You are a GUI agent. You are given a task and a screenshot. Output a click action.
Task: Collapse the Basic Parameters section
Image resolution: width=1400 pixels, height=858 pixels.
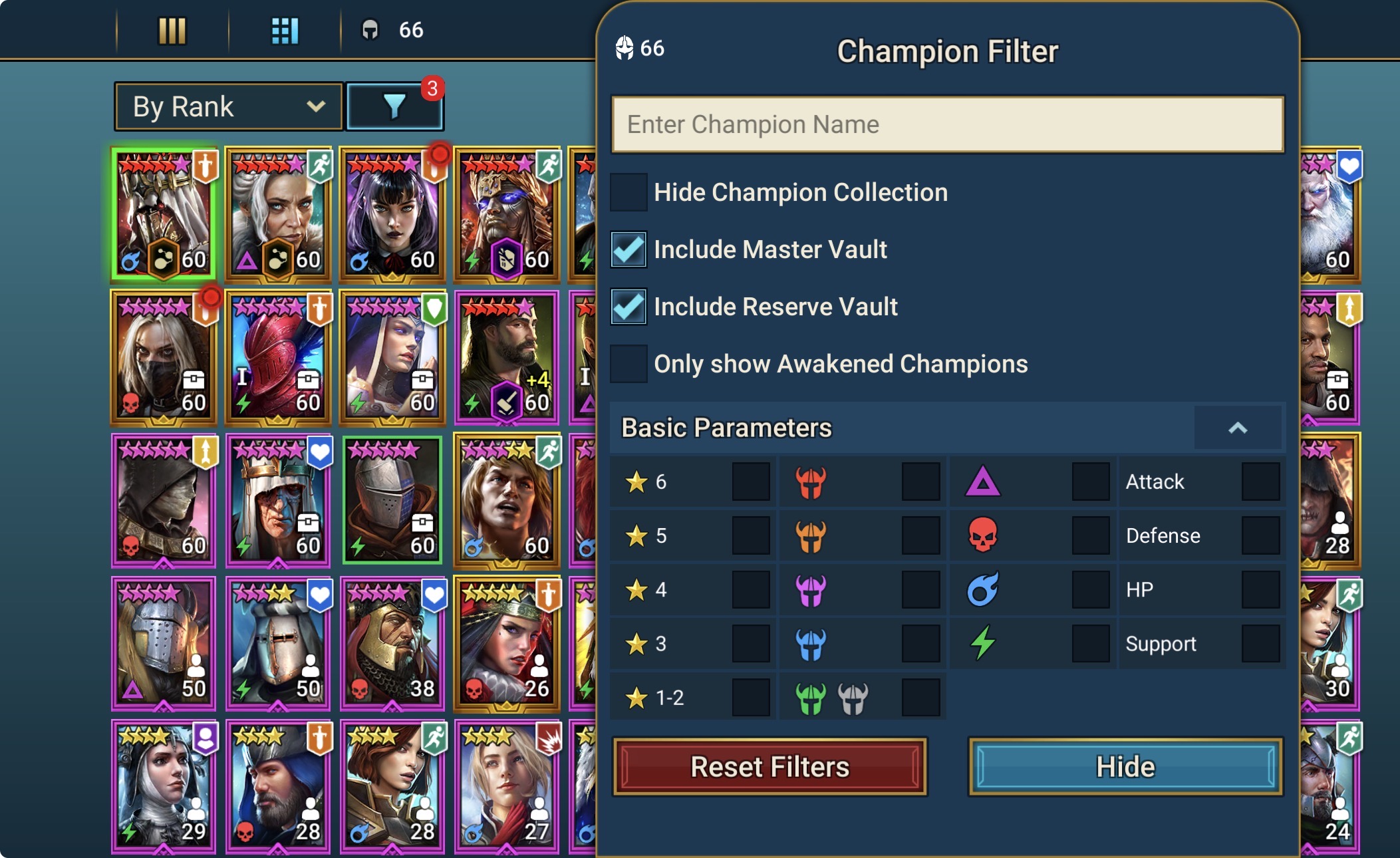[1237, 428]
